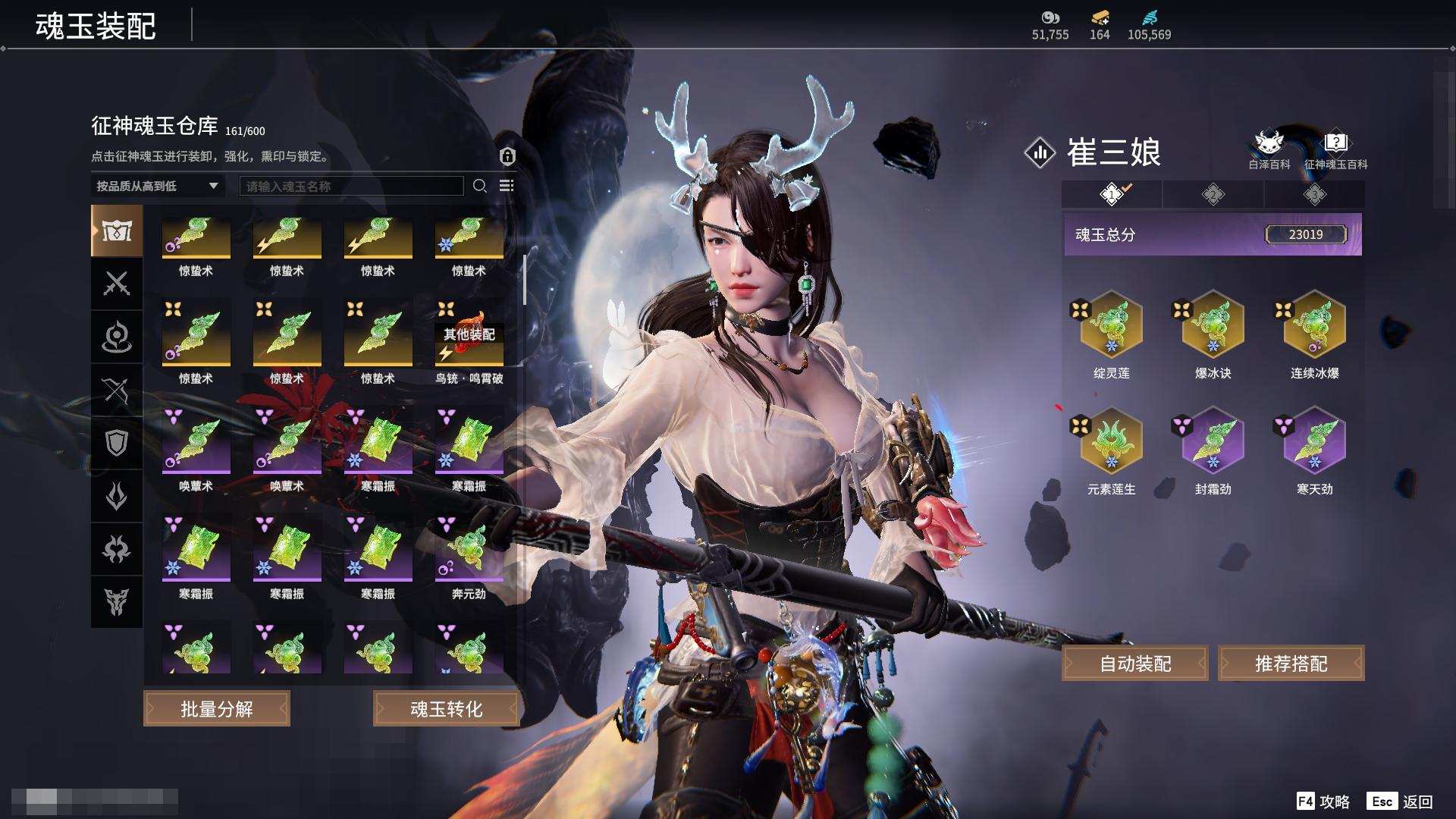Select equipped 爆冰诀 soul jade
The height and width of the screenshot is (819, 1456).
[x=1213, y=325]
